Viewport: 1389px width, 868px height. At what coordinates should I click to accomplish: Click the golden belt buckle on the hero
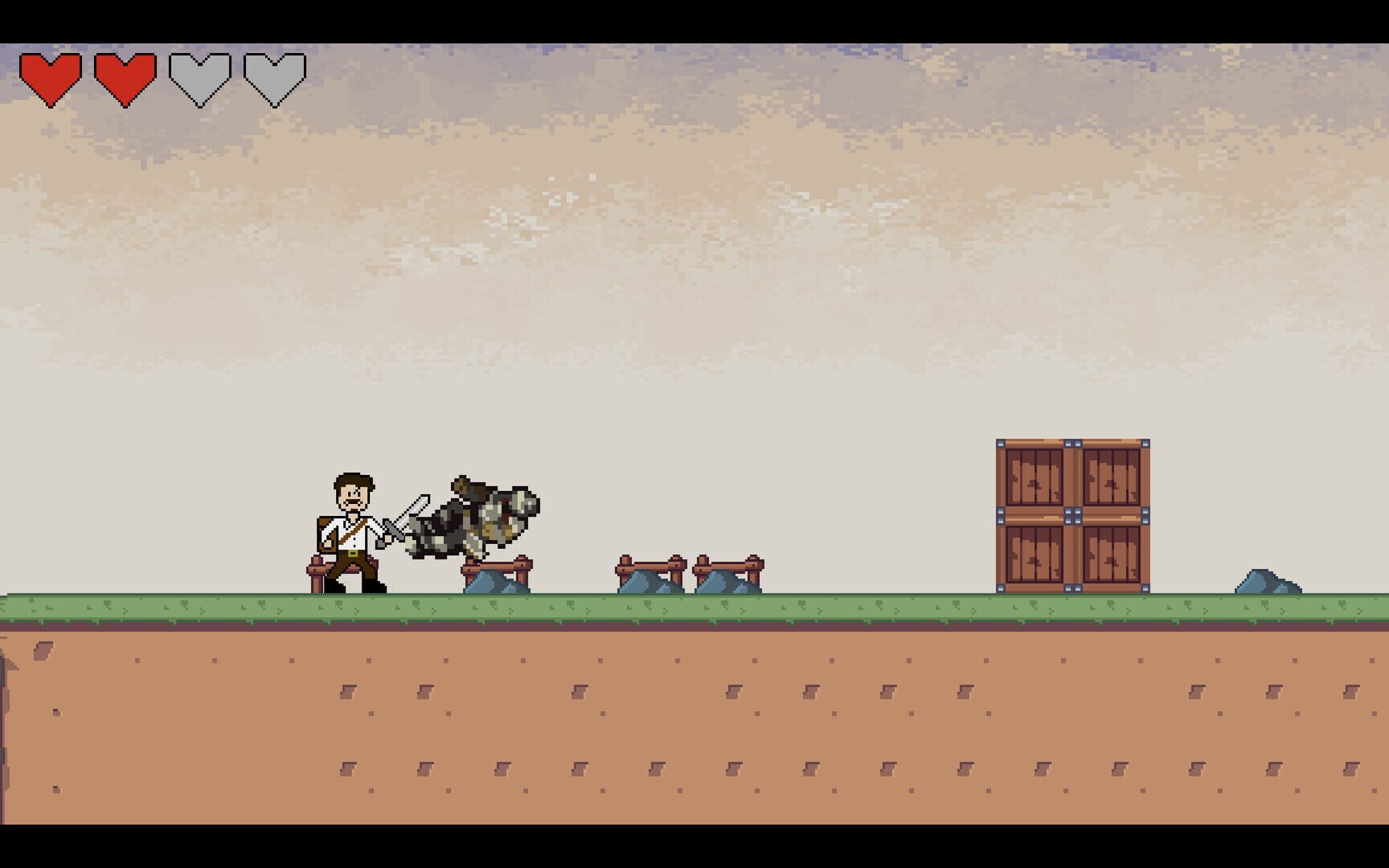click(x=352, y=553)
